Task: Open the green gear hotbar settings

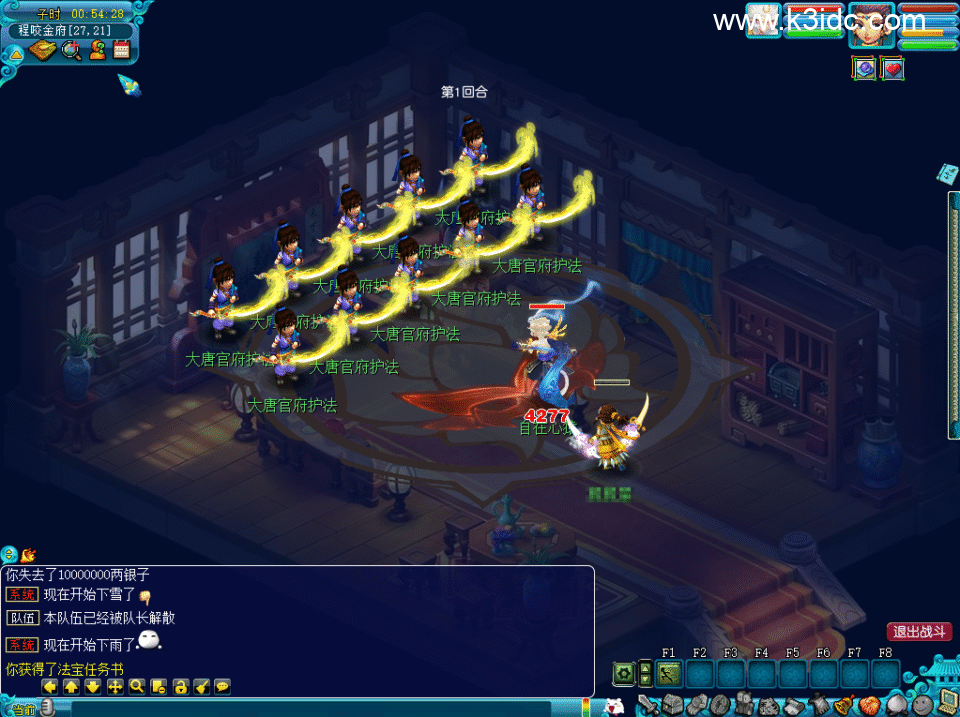Action: click(x=624, y=674)
